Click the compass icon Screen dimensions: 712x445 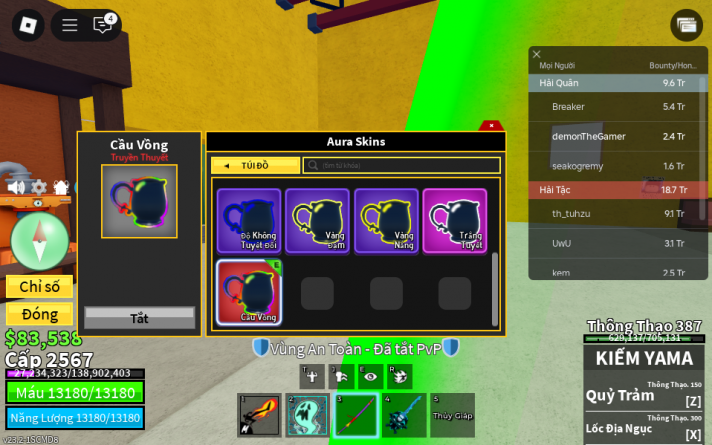pos(40,241)
